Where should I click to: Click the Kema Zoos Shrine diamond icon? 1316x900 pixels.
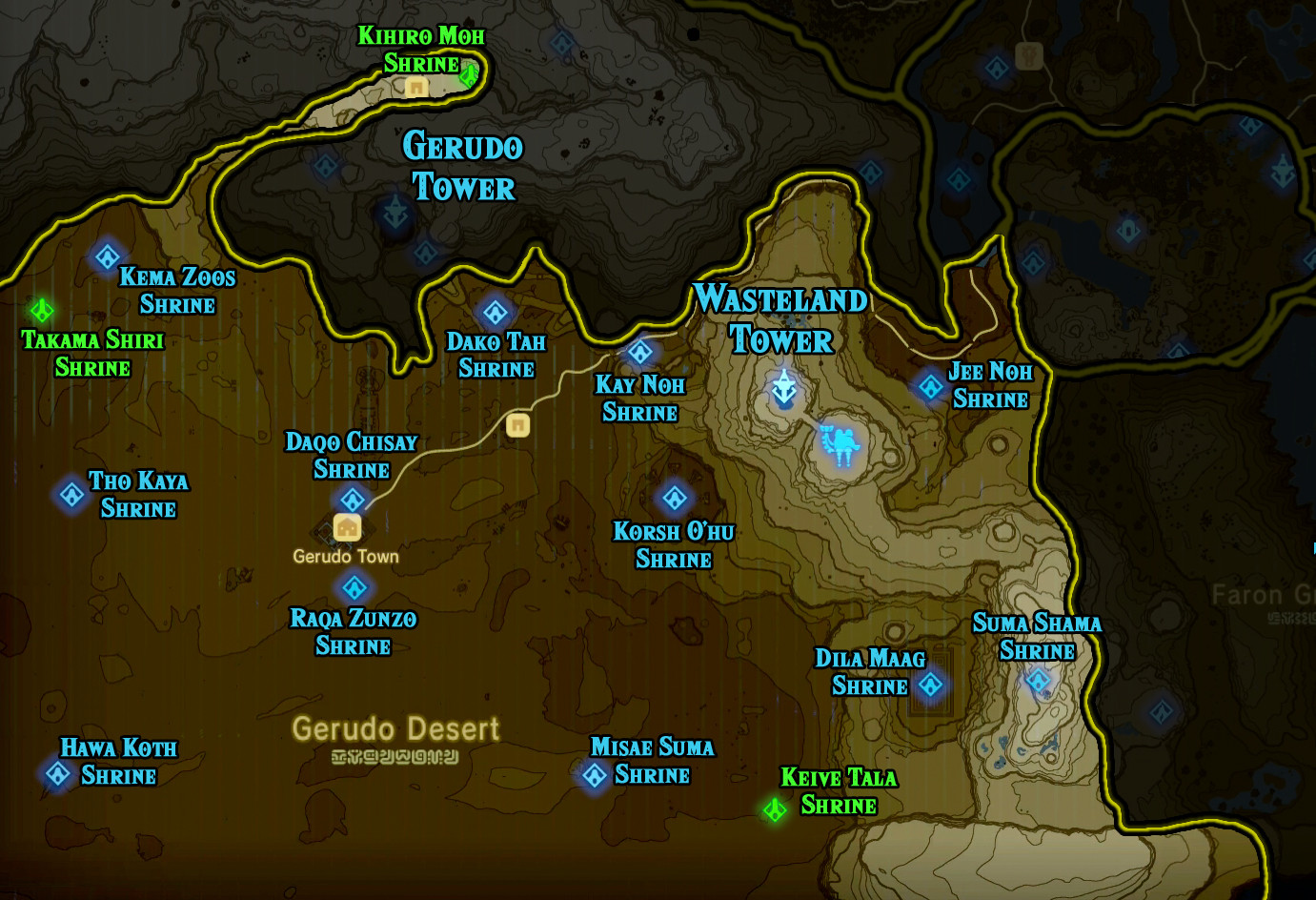point(107,256)
